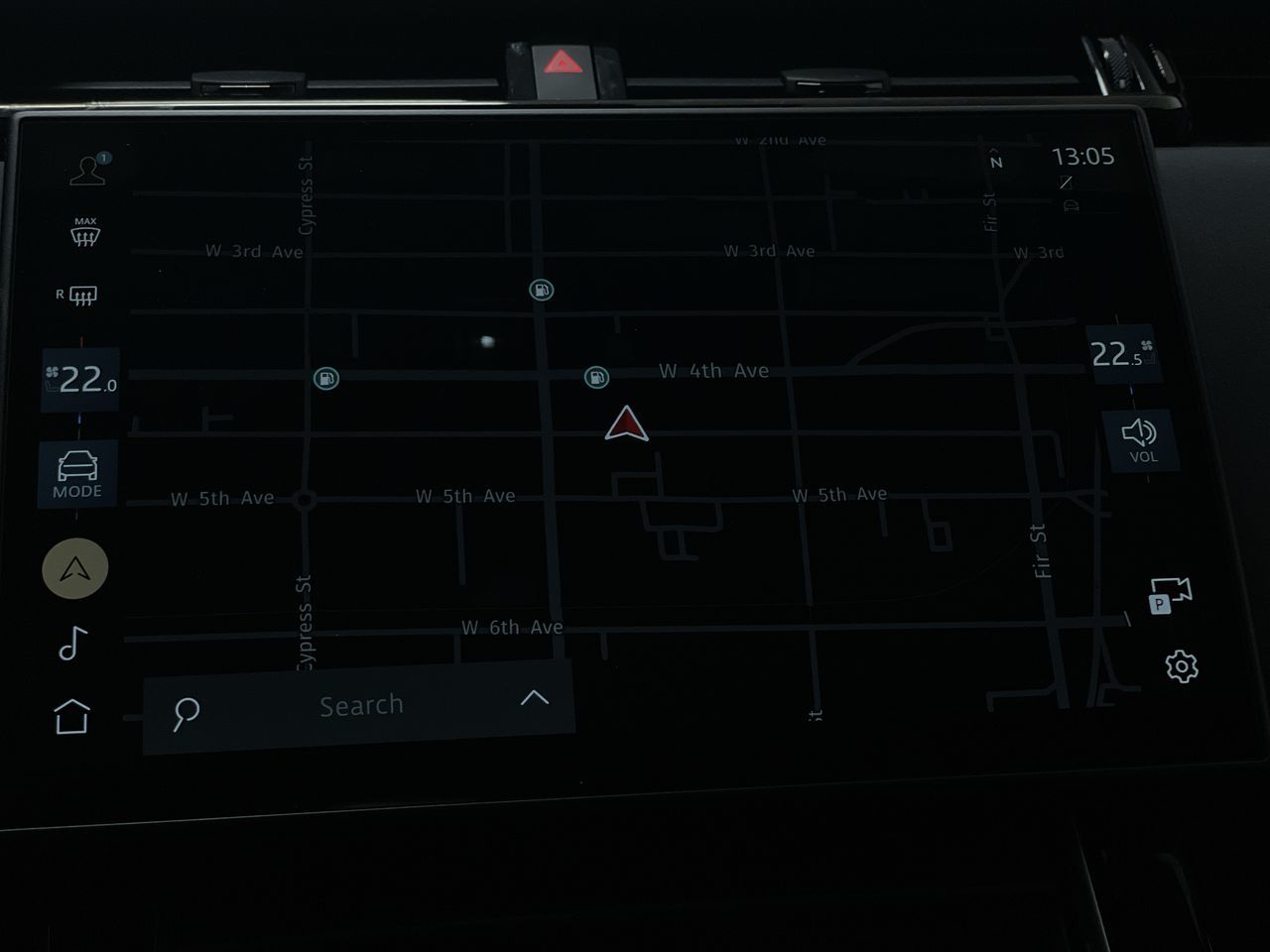This screenshot has height=952, width=1270.
Task: Select the gas station marker on W 4th Ave
Action: click(595, 376)
